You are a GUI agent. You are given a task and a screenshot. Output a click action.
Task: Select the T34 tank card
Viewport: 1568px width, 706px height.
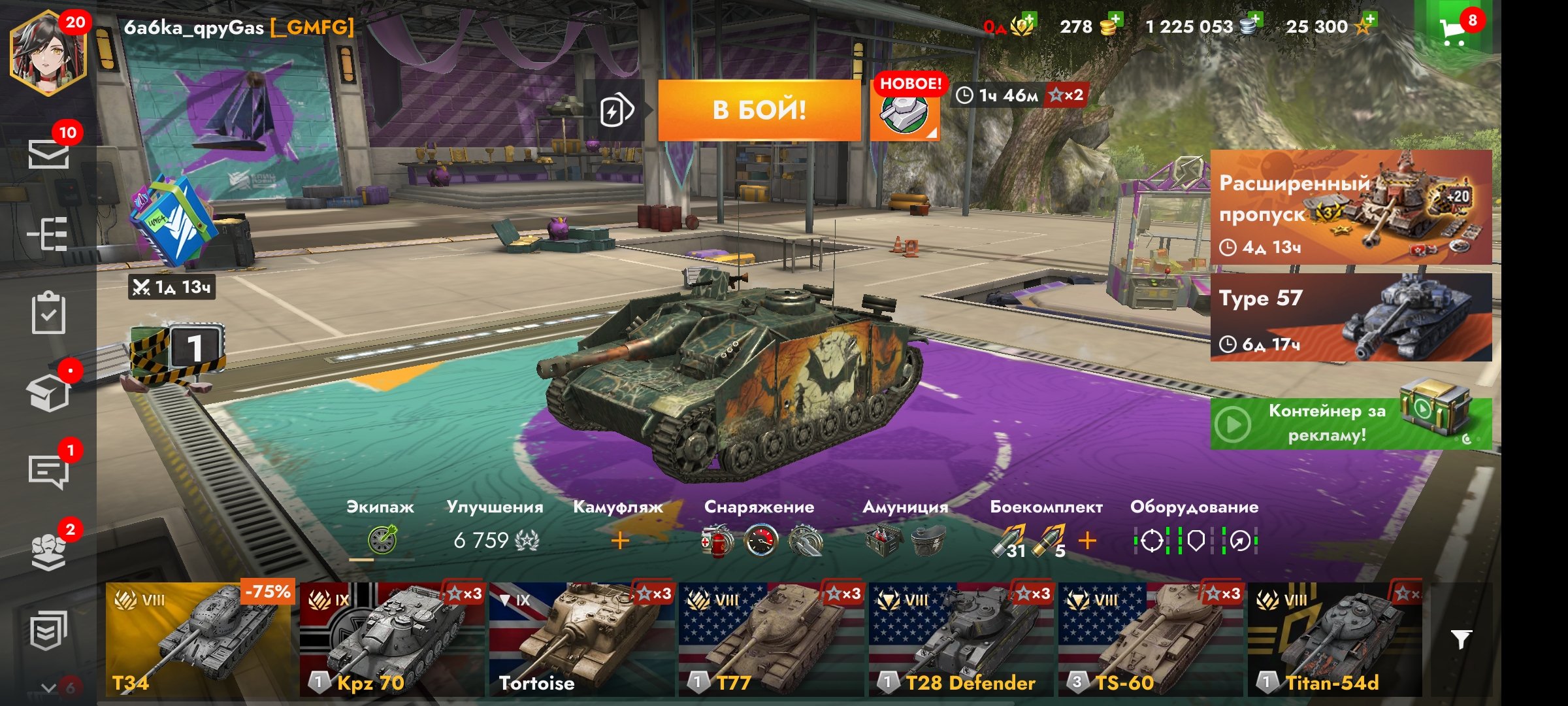pyautogui.click(x=199, y=639)
